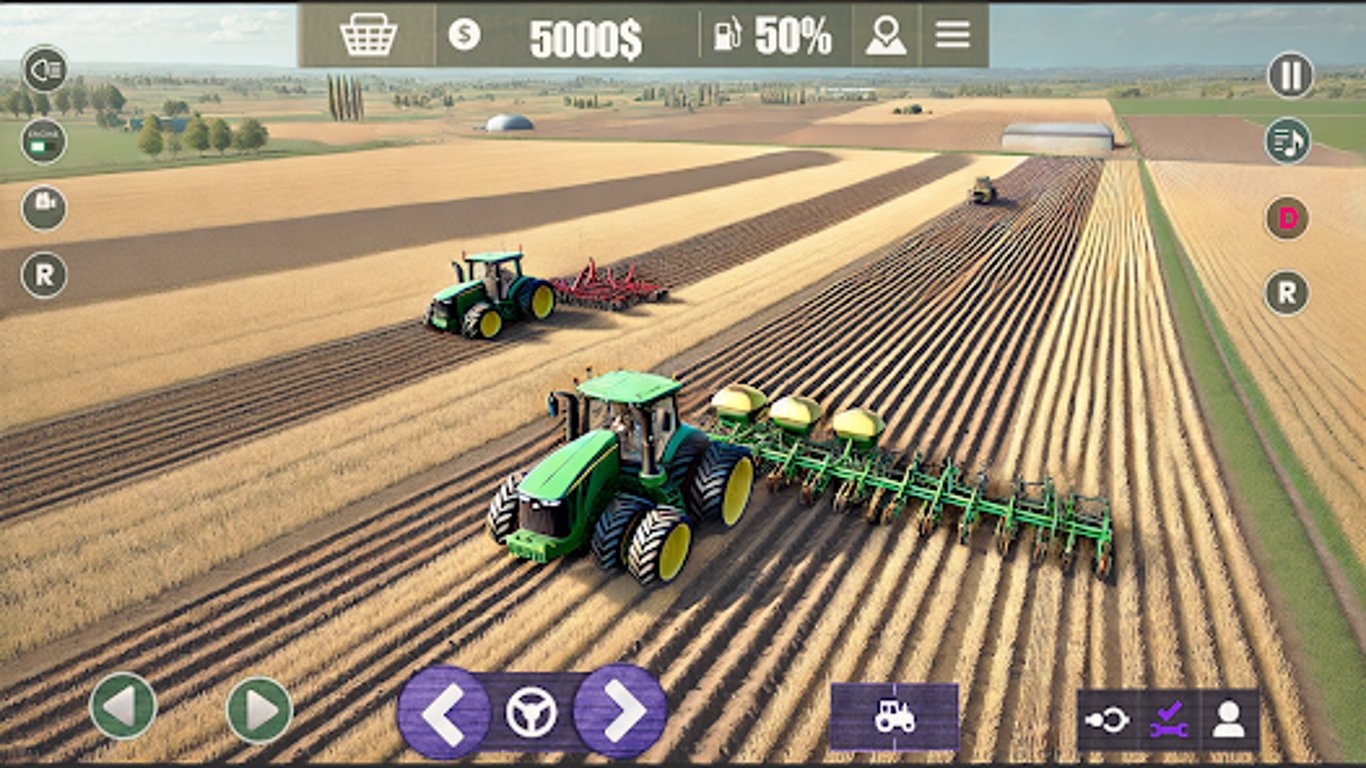Tap the fuel pump icon showing 50%
Screen dimensions: 1366x768
729,34
